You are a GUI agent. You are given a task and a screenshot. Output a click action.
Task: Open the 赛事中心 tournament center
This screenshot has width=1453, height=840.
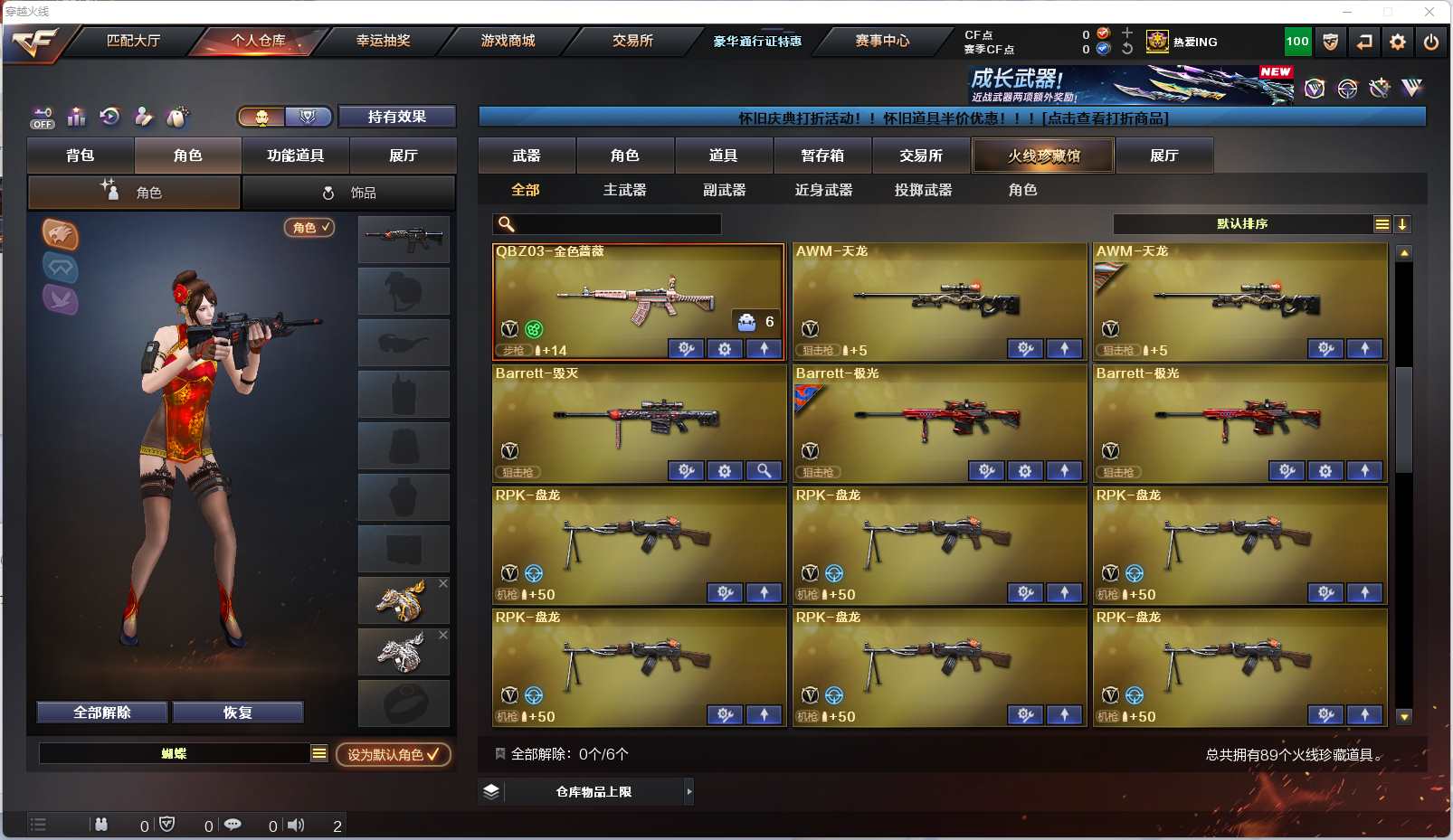[882, 41]
